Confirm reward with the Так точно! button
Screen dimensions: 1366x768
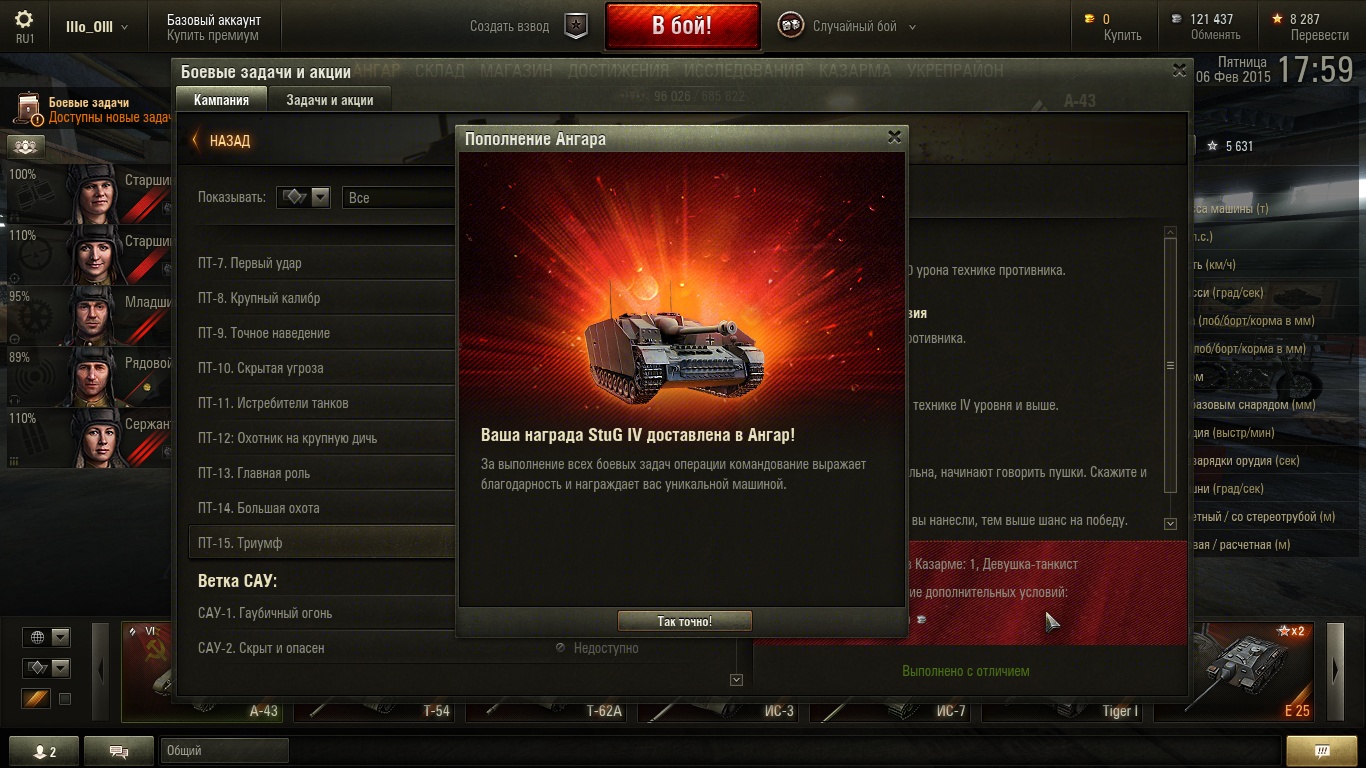coord(684,621)
